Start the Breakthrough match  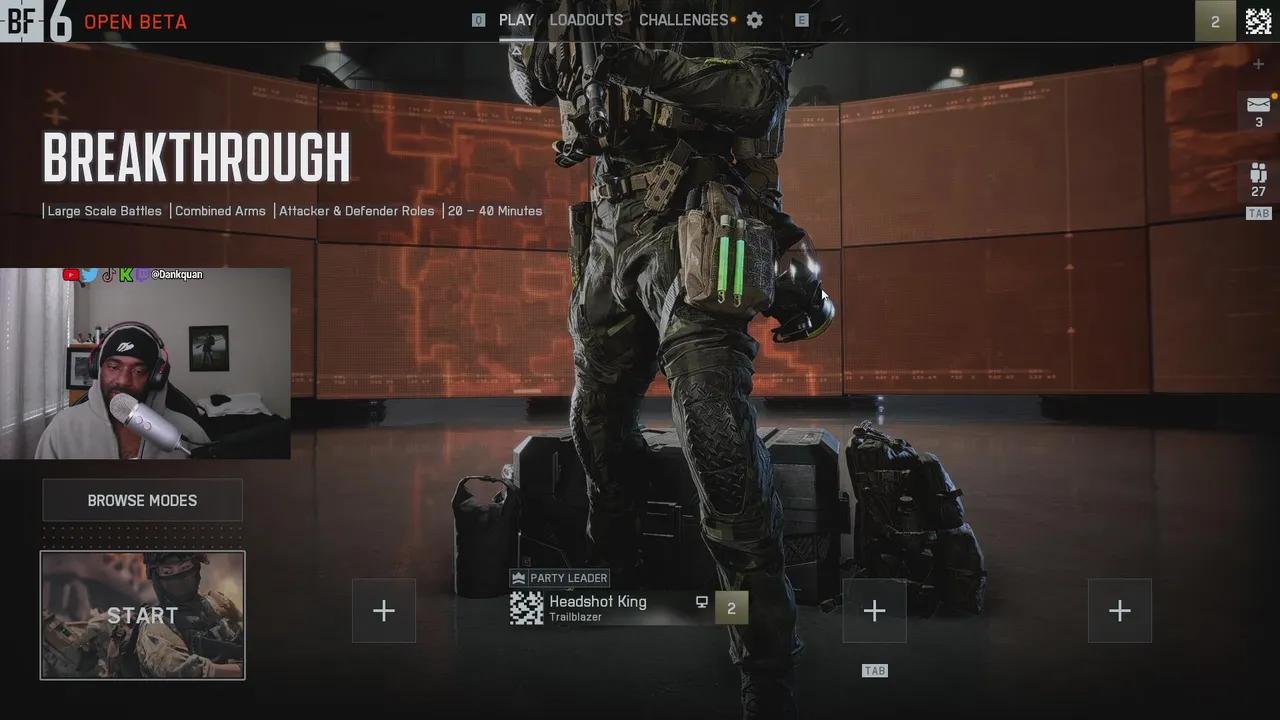[x=142, y=615]
